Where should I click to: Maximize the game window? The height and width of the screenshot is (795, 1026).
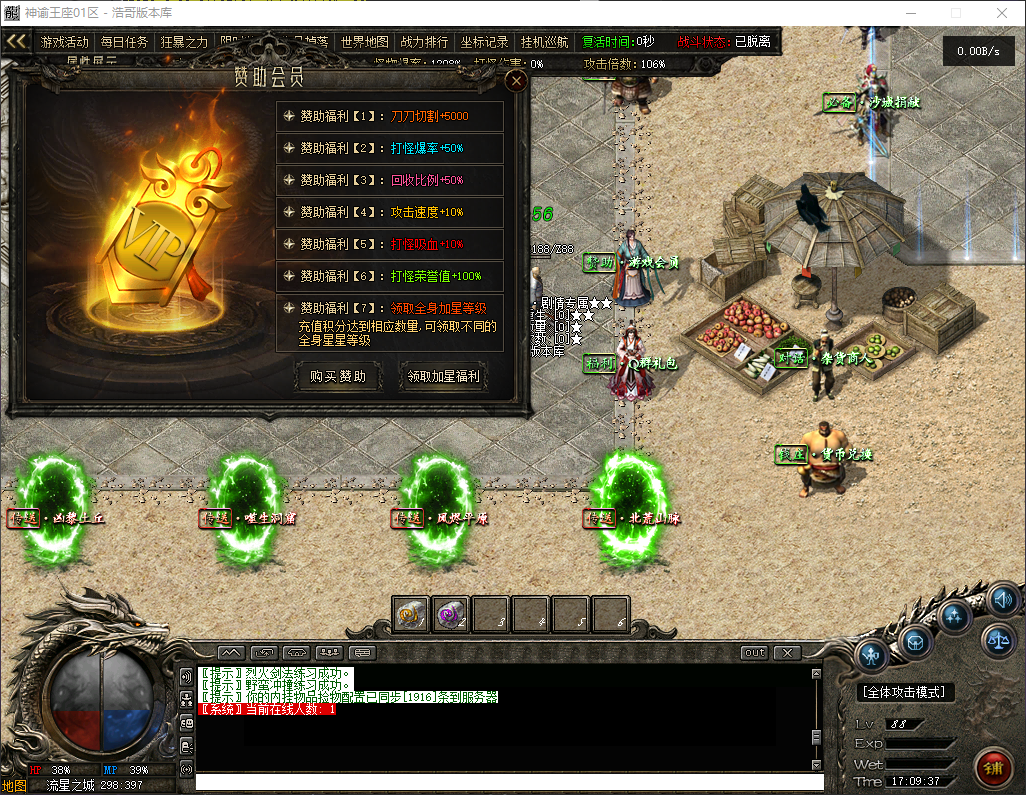click(955, 13)
